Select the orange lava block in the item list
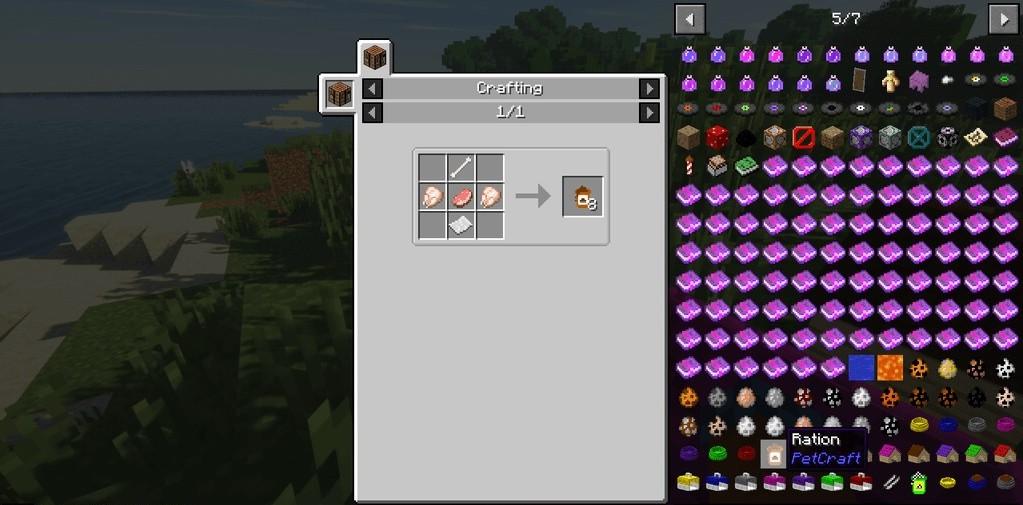Image resolution: width=1023 pixels, height=505 pixels. 890,369
